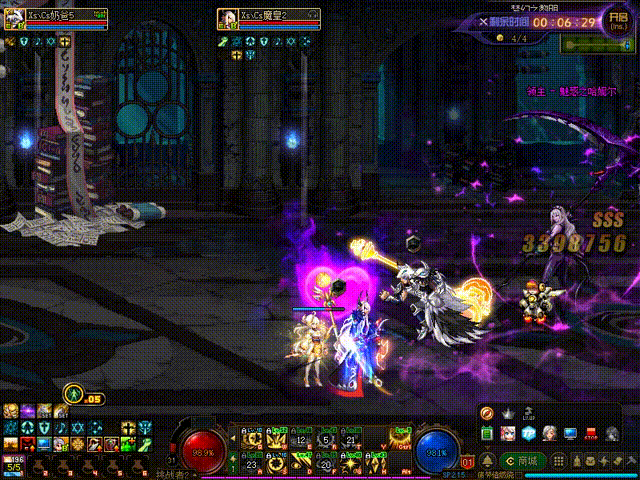Open the blue monitor screen icon
Screen dimensions: 640x480
point(570,433)
